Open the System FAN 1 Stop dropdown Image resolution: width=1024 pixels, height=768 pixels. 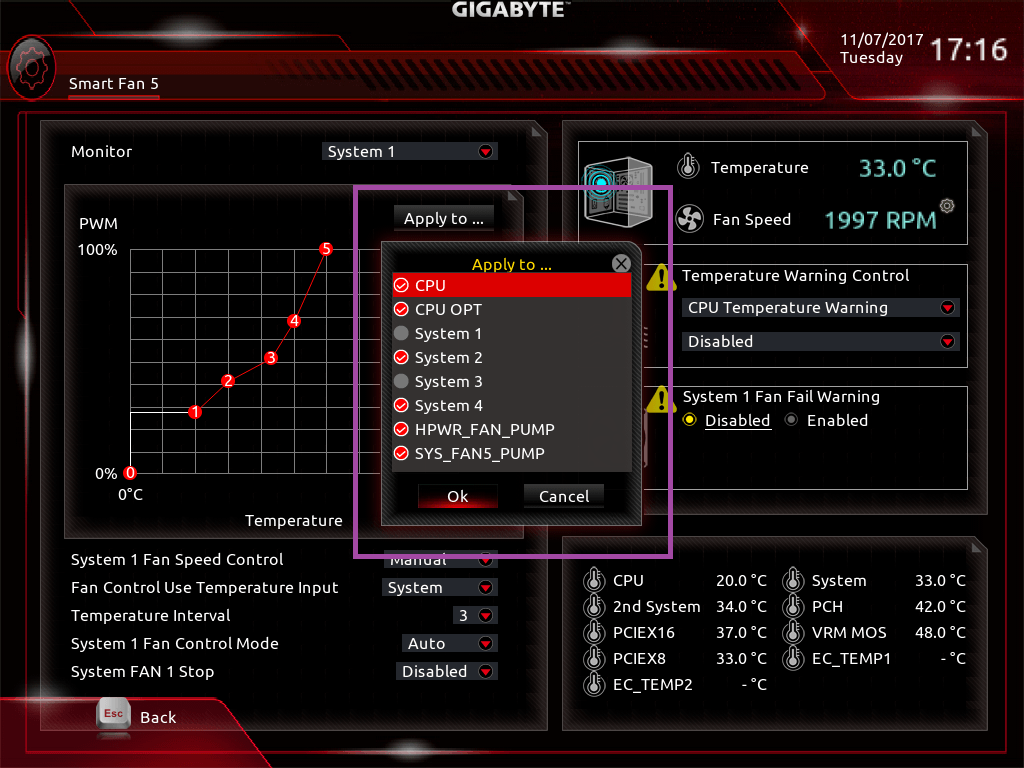[x=447, y=672]
